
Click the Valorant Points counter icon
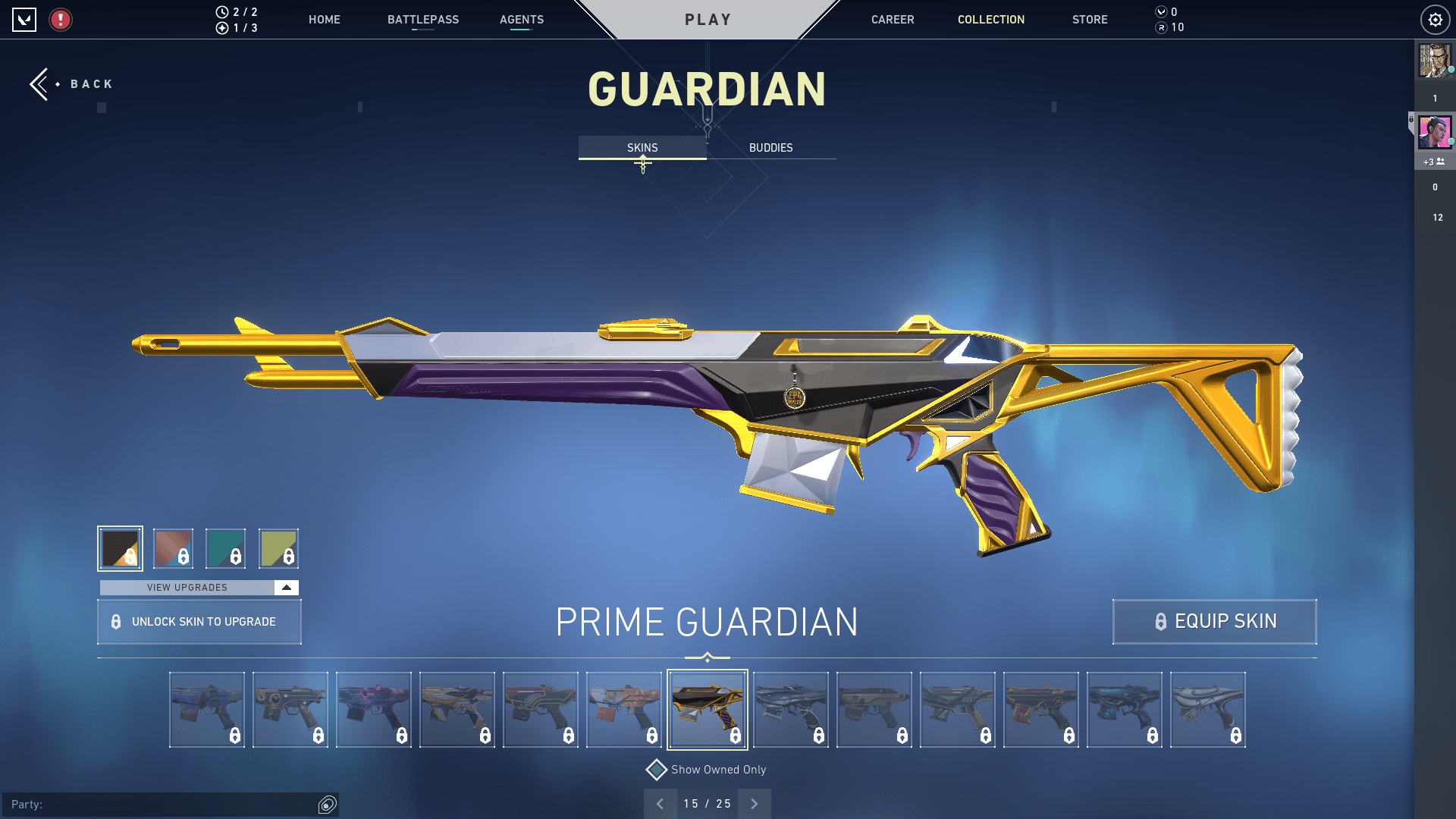[x=1161, y=12]
